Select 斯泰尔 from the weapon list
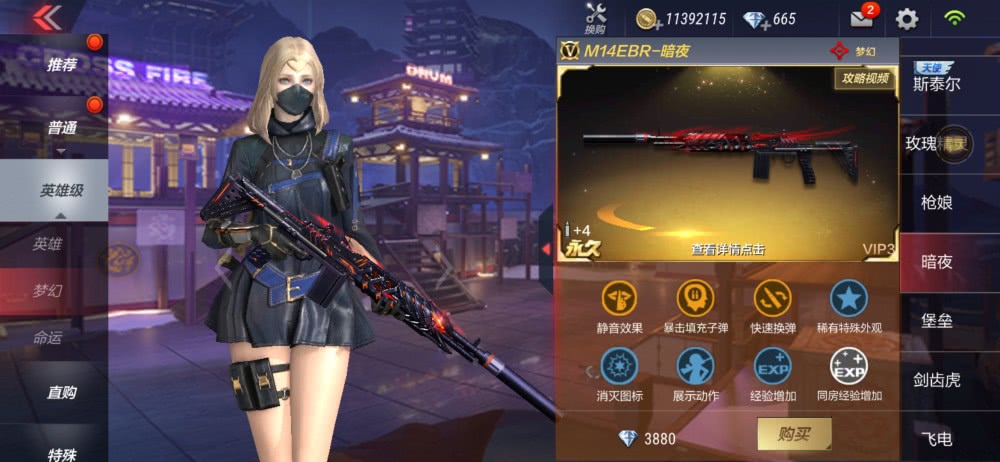Screen dimensions: 1000x462 [x=936, y=83]
